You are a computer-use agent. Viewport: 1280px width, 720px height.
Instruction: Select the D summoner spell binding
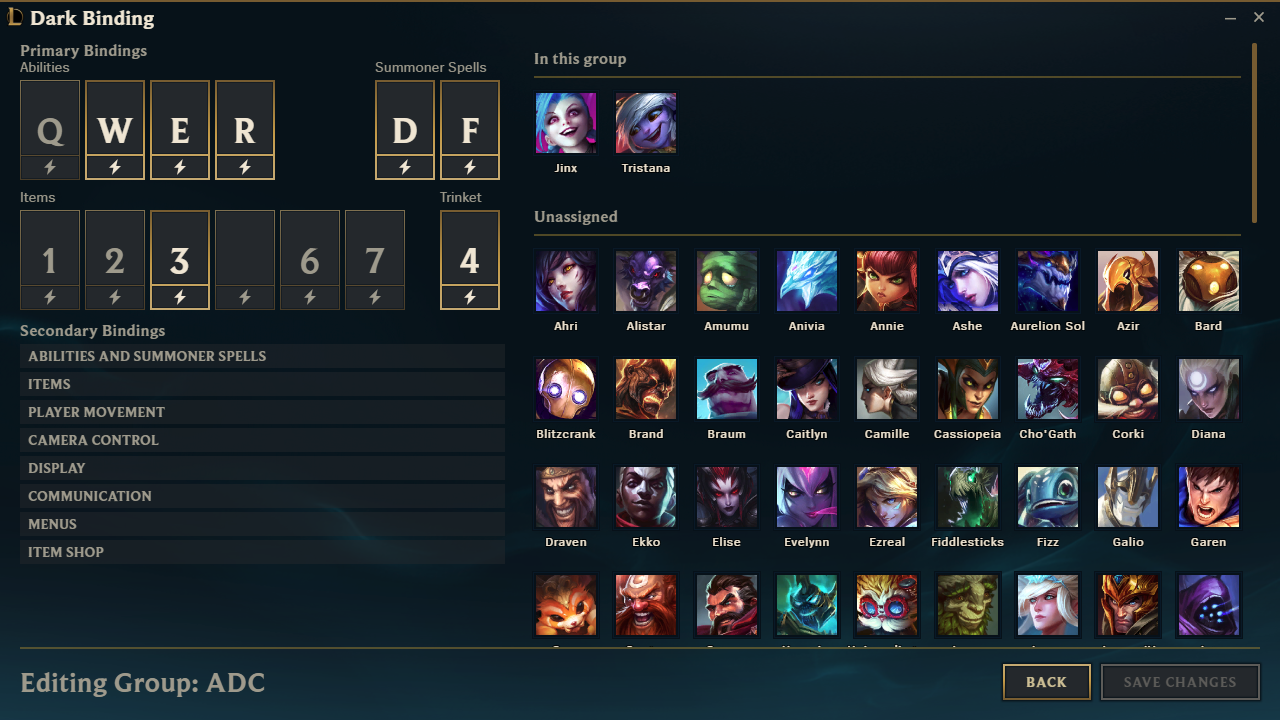point(405,130)
